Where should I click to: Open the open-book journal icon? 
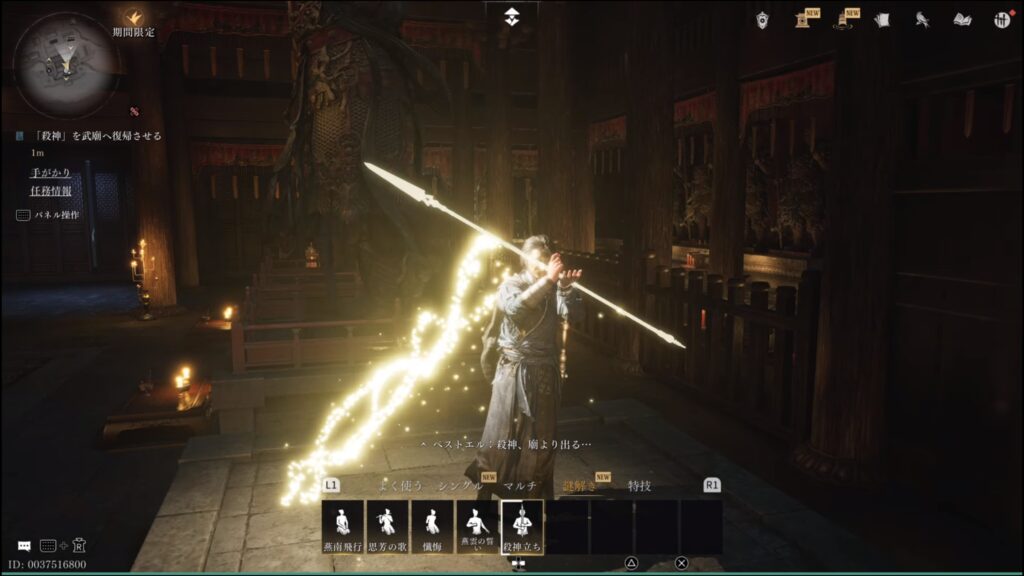[x=962, y=19]
